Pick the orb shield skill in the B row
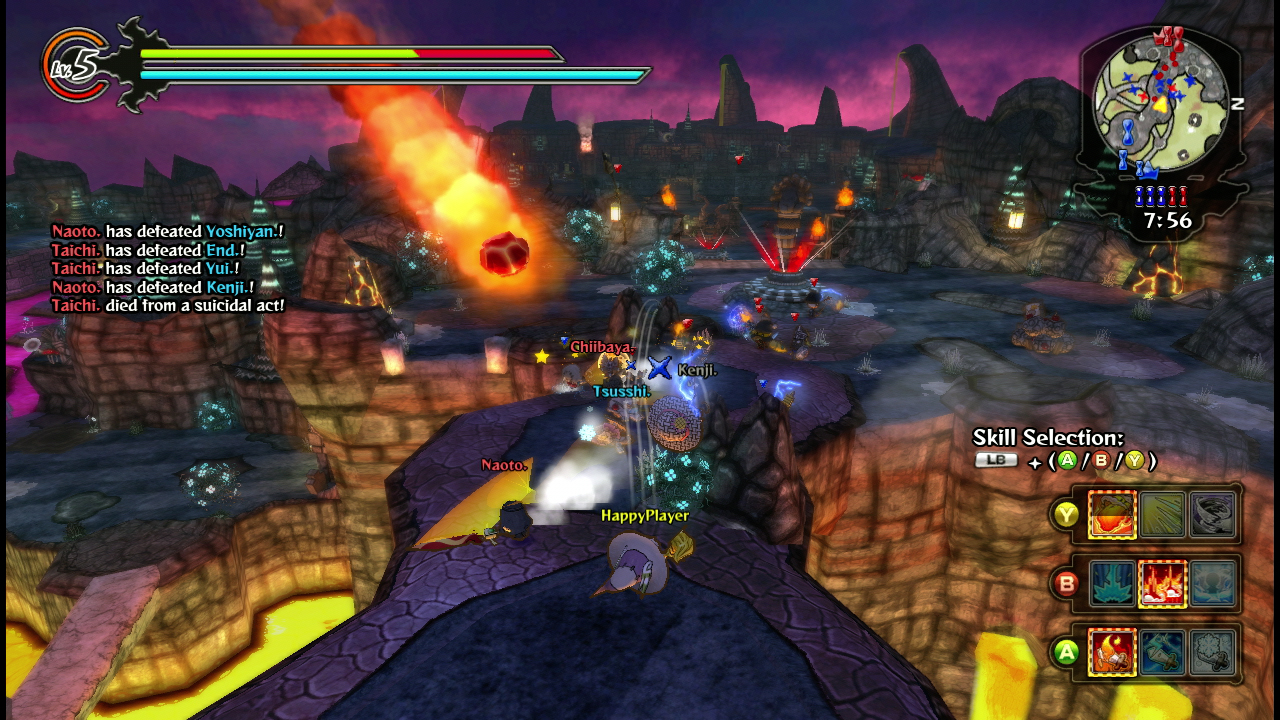The image size is (1280, 720). pos(1213,583)
